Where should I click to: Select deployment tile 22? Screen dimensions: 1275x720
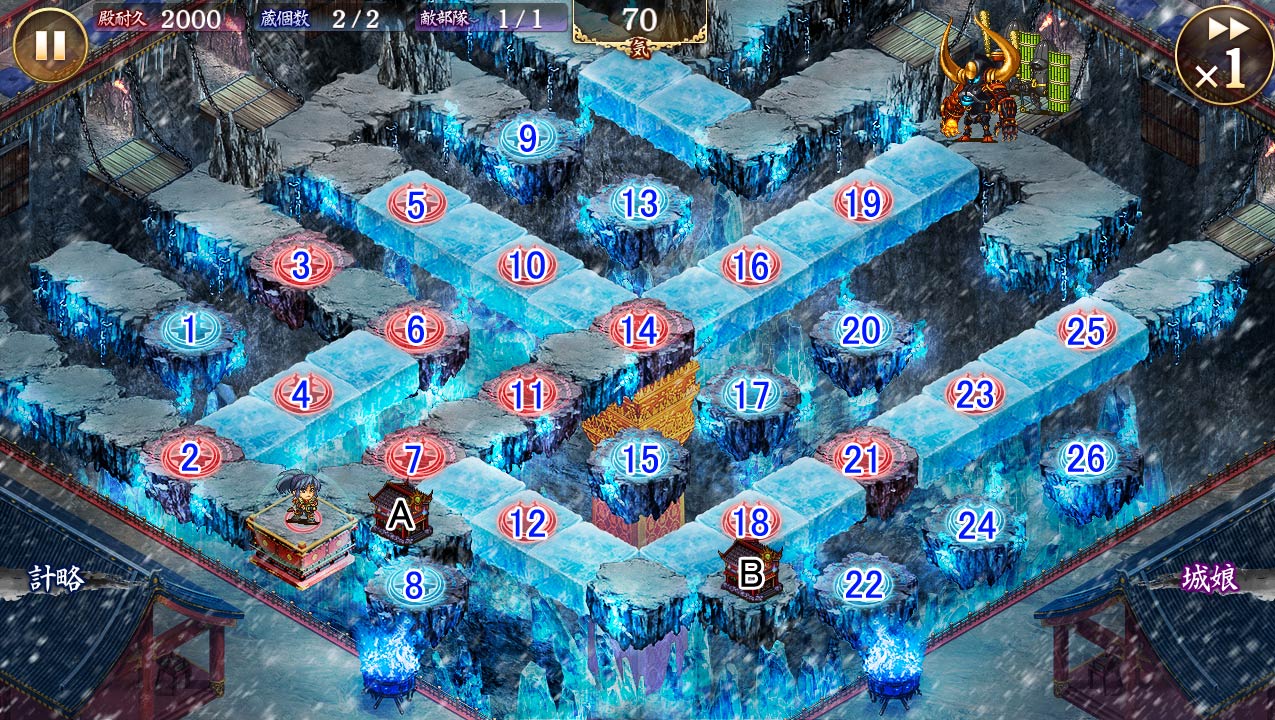862,585
